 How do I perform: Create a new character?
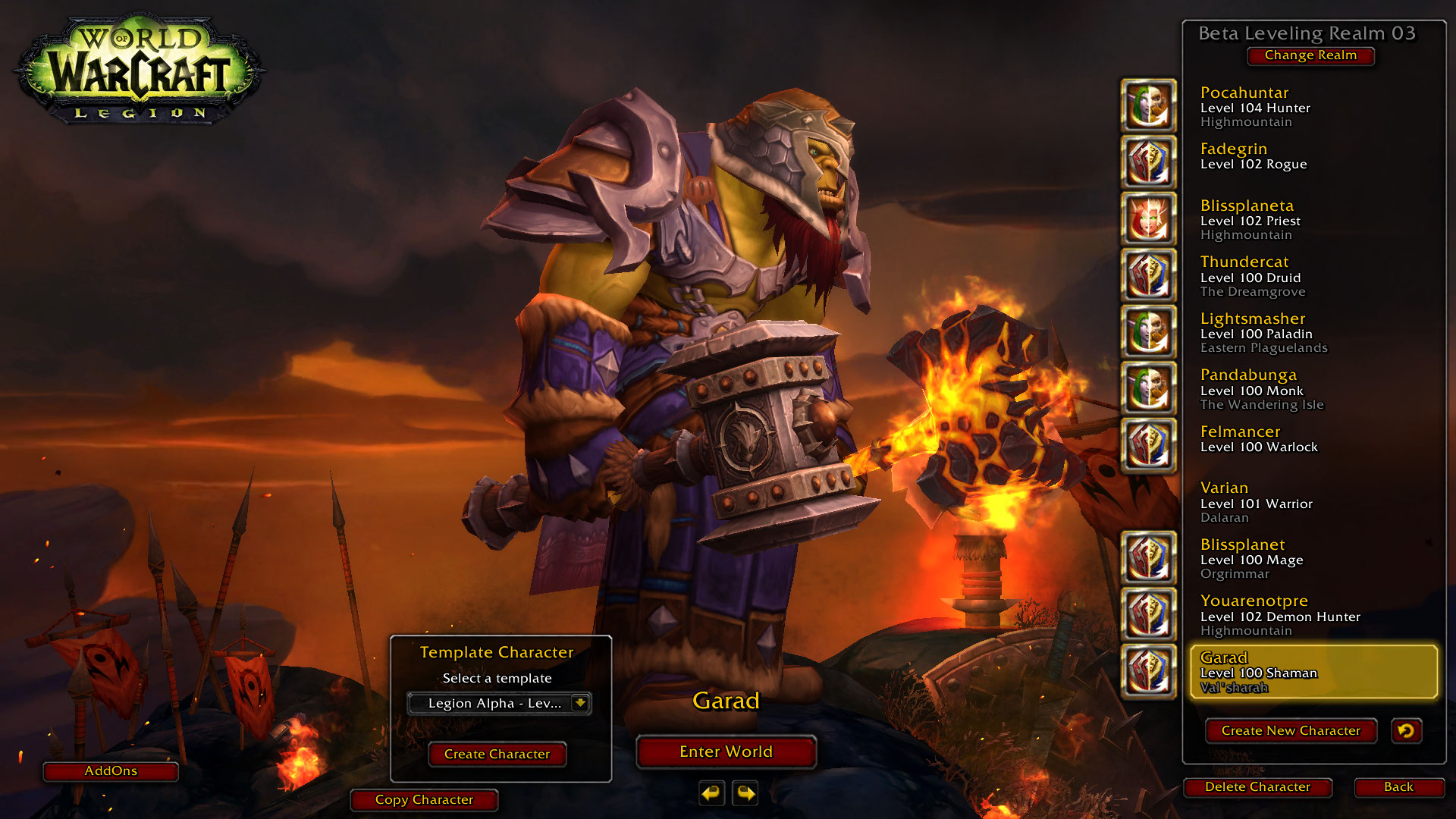click(1291, 731)
